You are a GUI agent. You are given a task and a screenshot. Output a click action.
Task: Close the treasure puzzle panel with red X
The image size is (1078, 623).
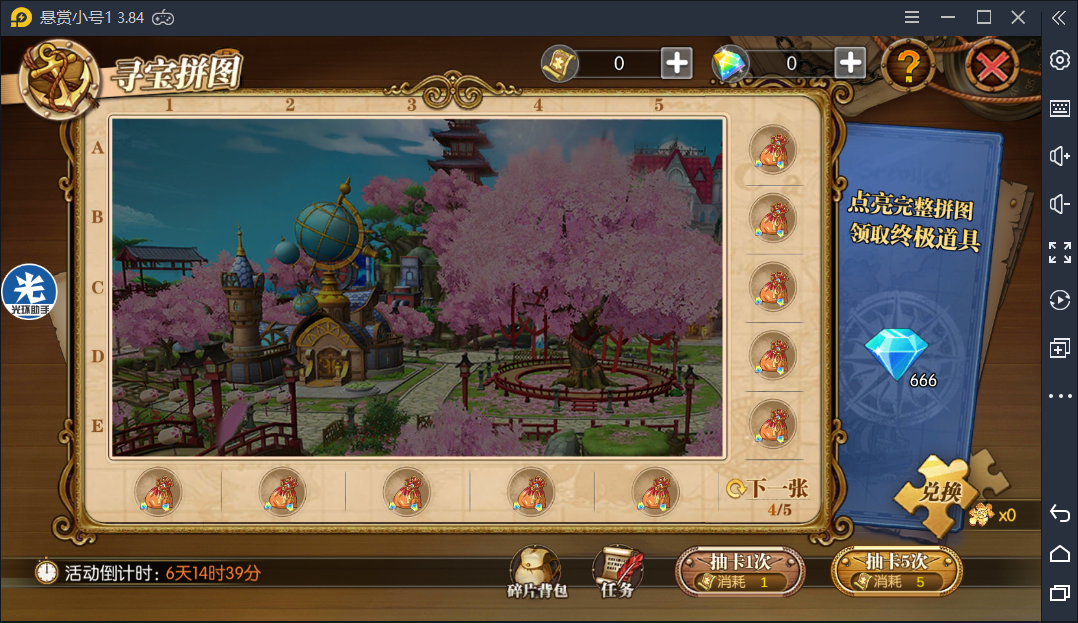coord(991,67)
